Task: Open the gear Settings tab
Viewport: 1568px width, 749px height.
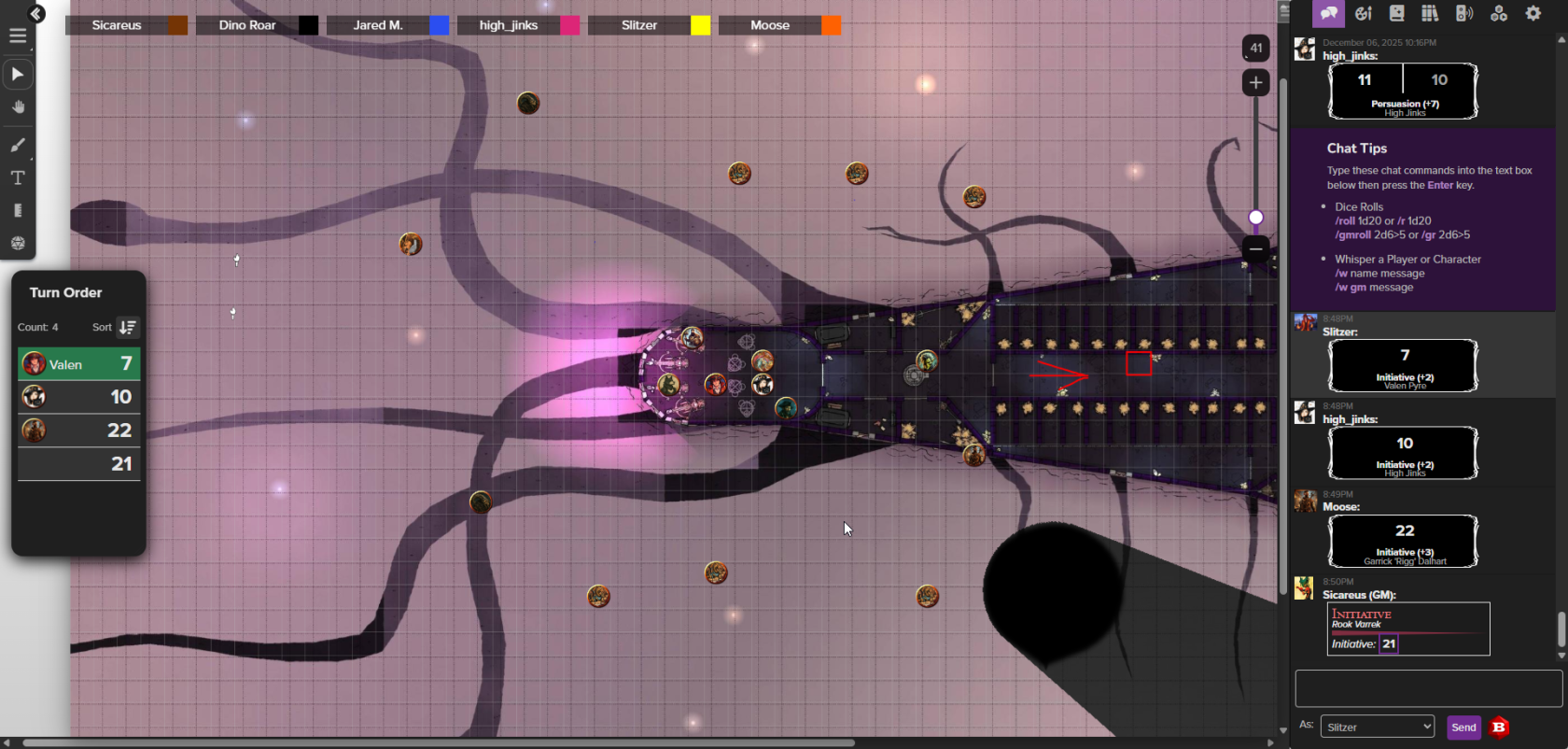Action: (x=1533, y=13)
